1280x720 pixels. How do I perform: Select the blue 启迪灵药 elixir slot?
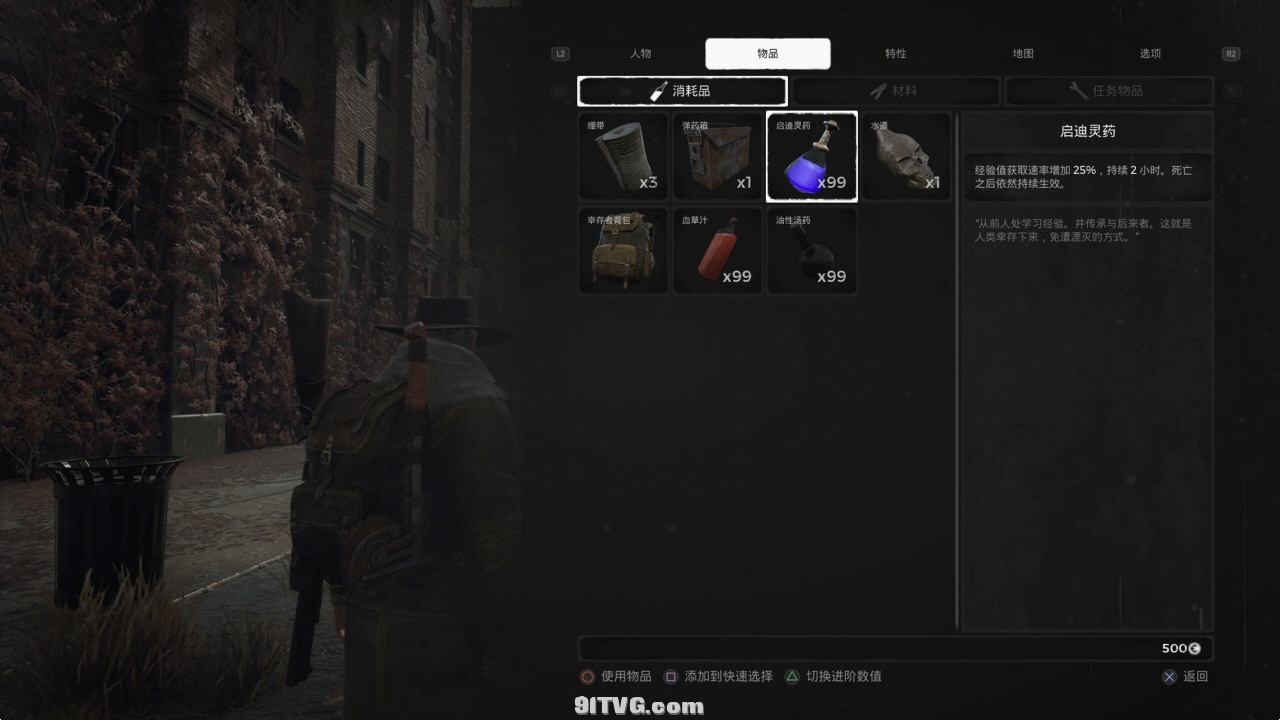coord(811,156)
